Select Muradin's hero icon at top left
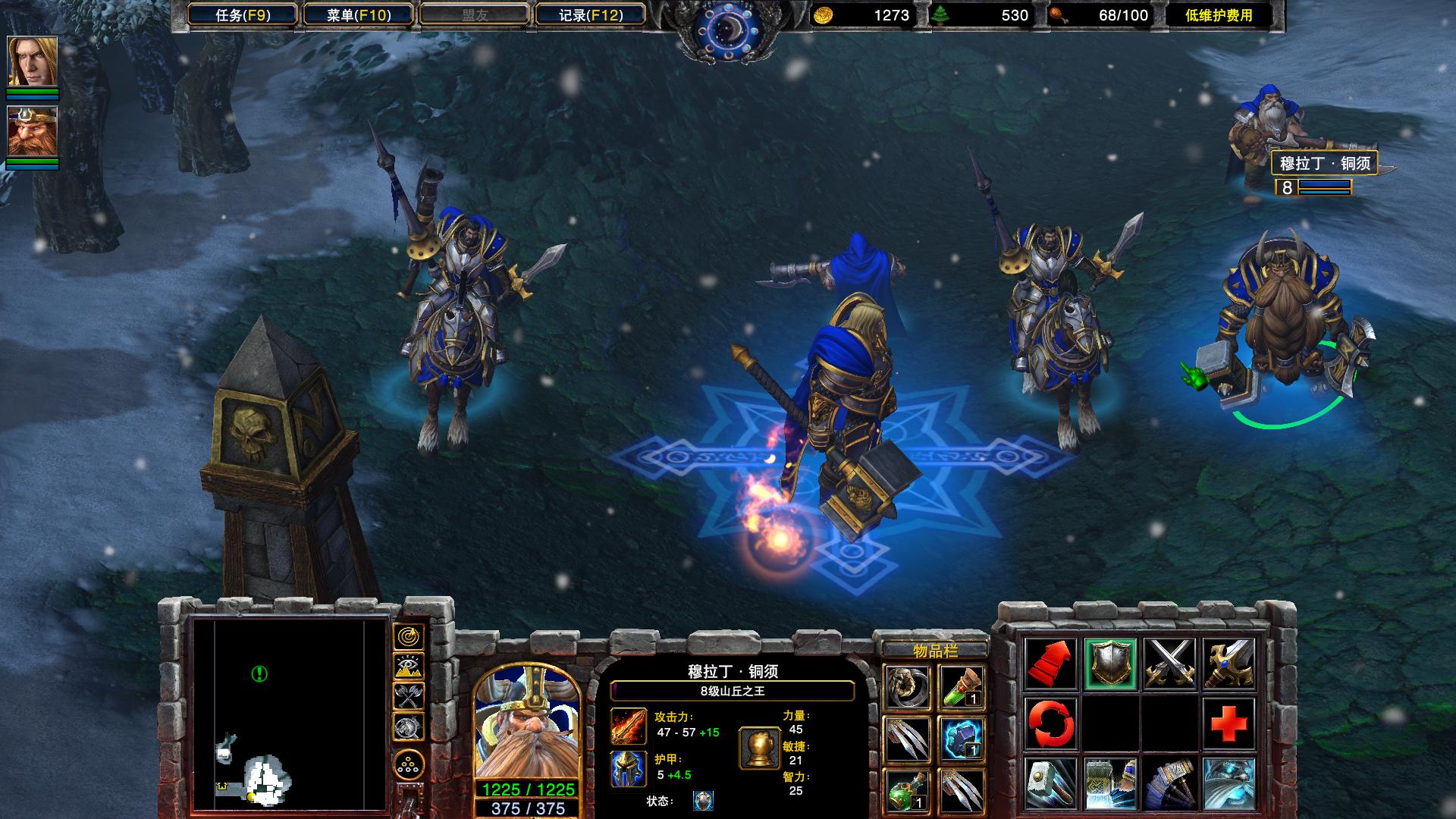Image resolution: width=1456 pixels, height=819 pixels. click(33, 131)
